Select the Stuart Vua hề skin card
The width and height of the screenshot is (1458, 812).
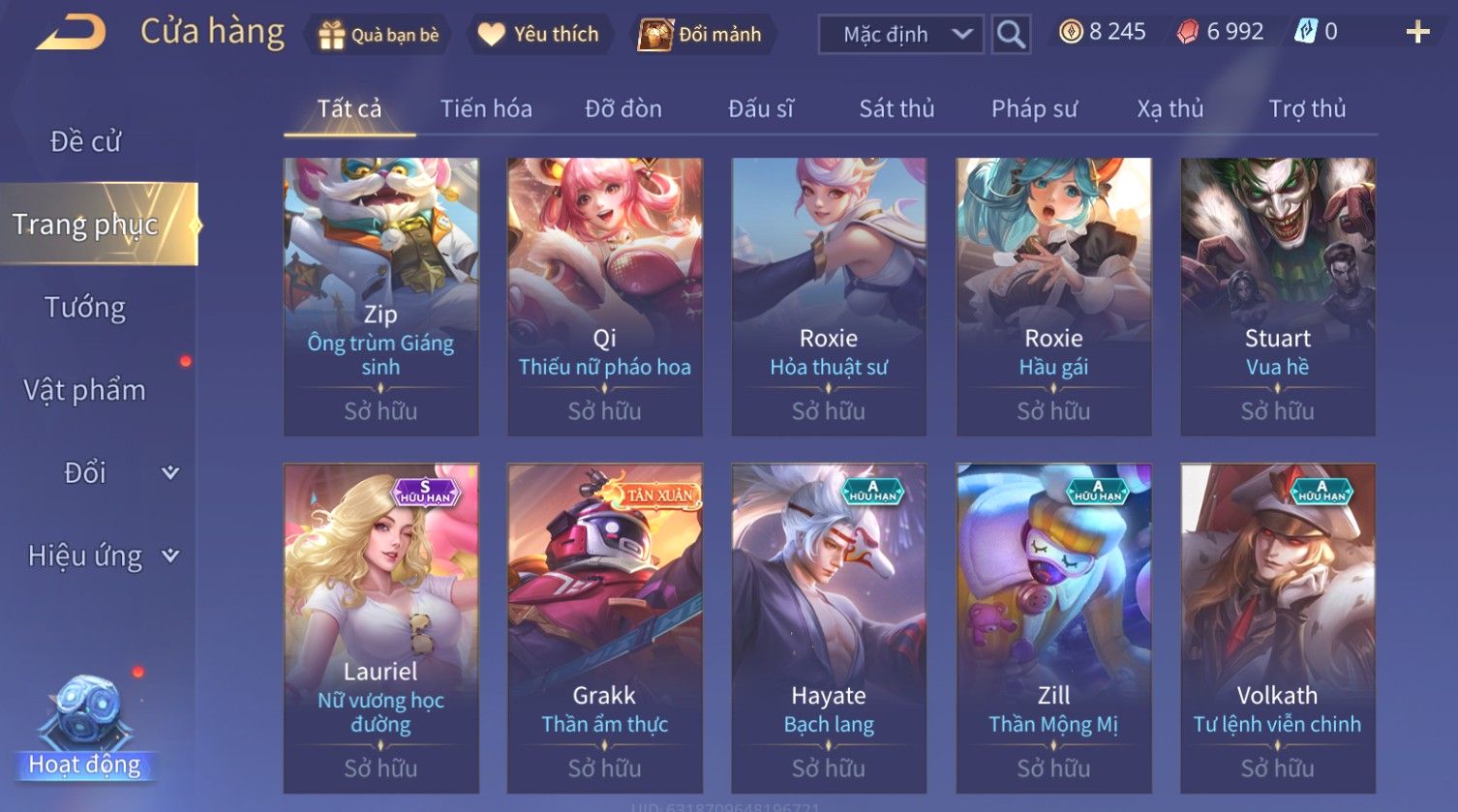tap(1277, 296)
